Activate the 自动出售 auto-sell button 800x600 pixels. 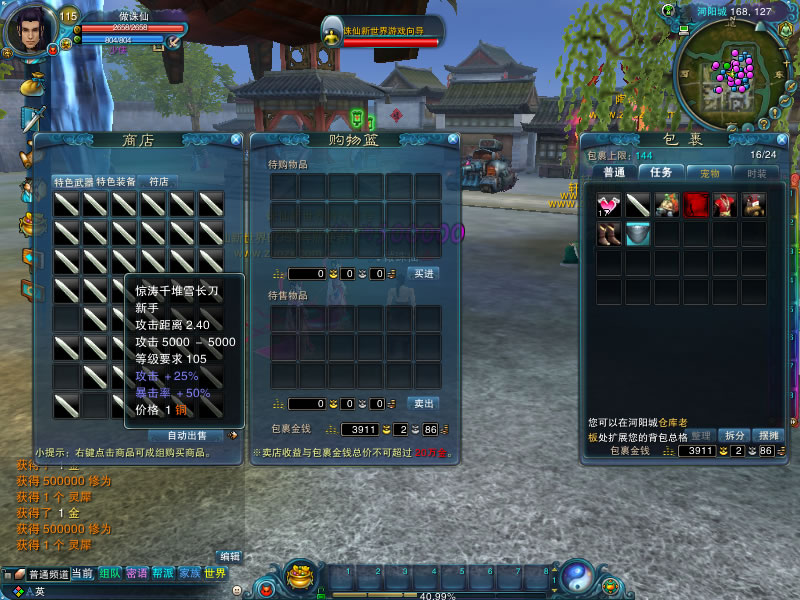(x=187, y=436)
